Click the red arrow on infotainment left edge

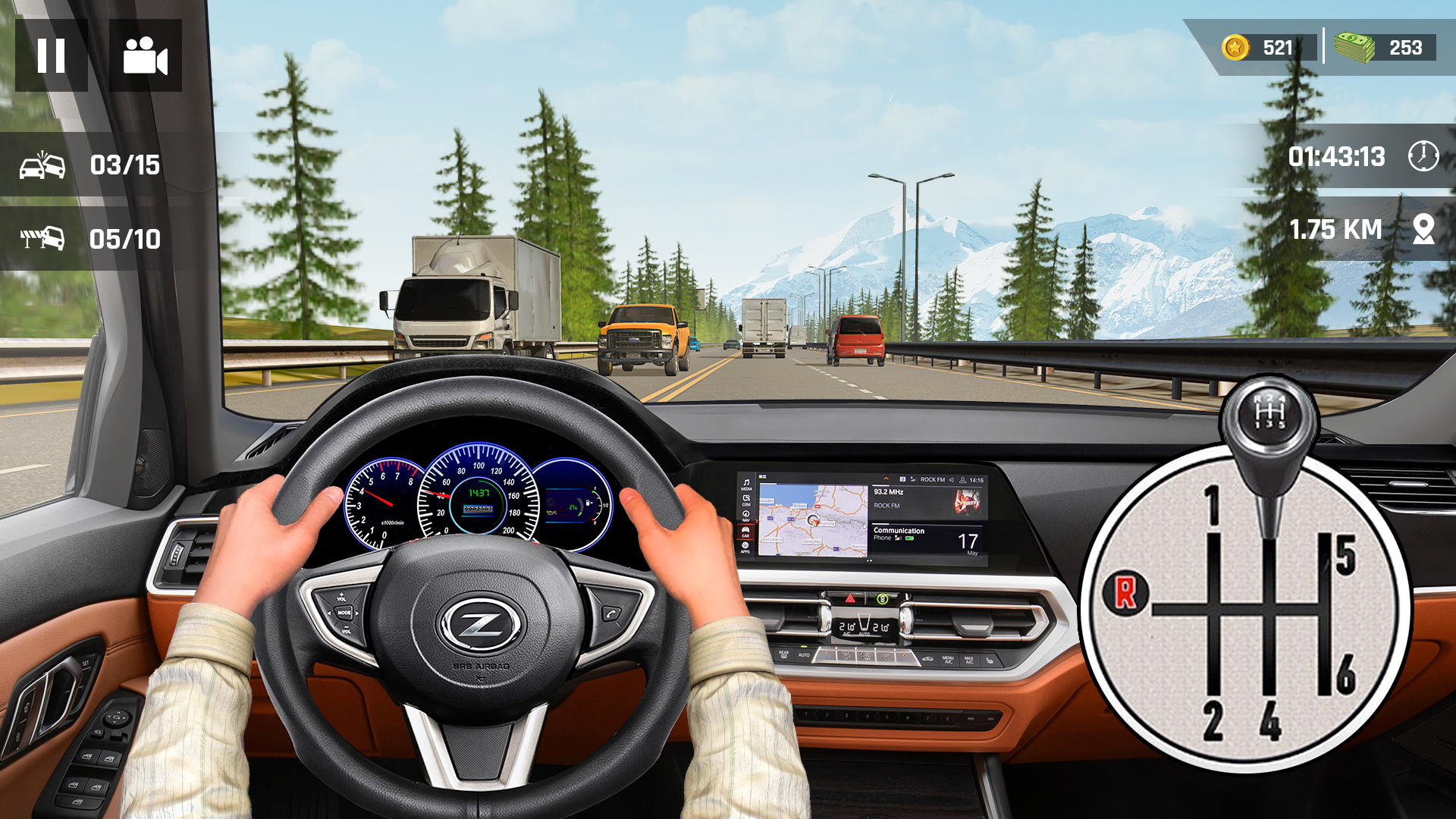coord(756,522)
